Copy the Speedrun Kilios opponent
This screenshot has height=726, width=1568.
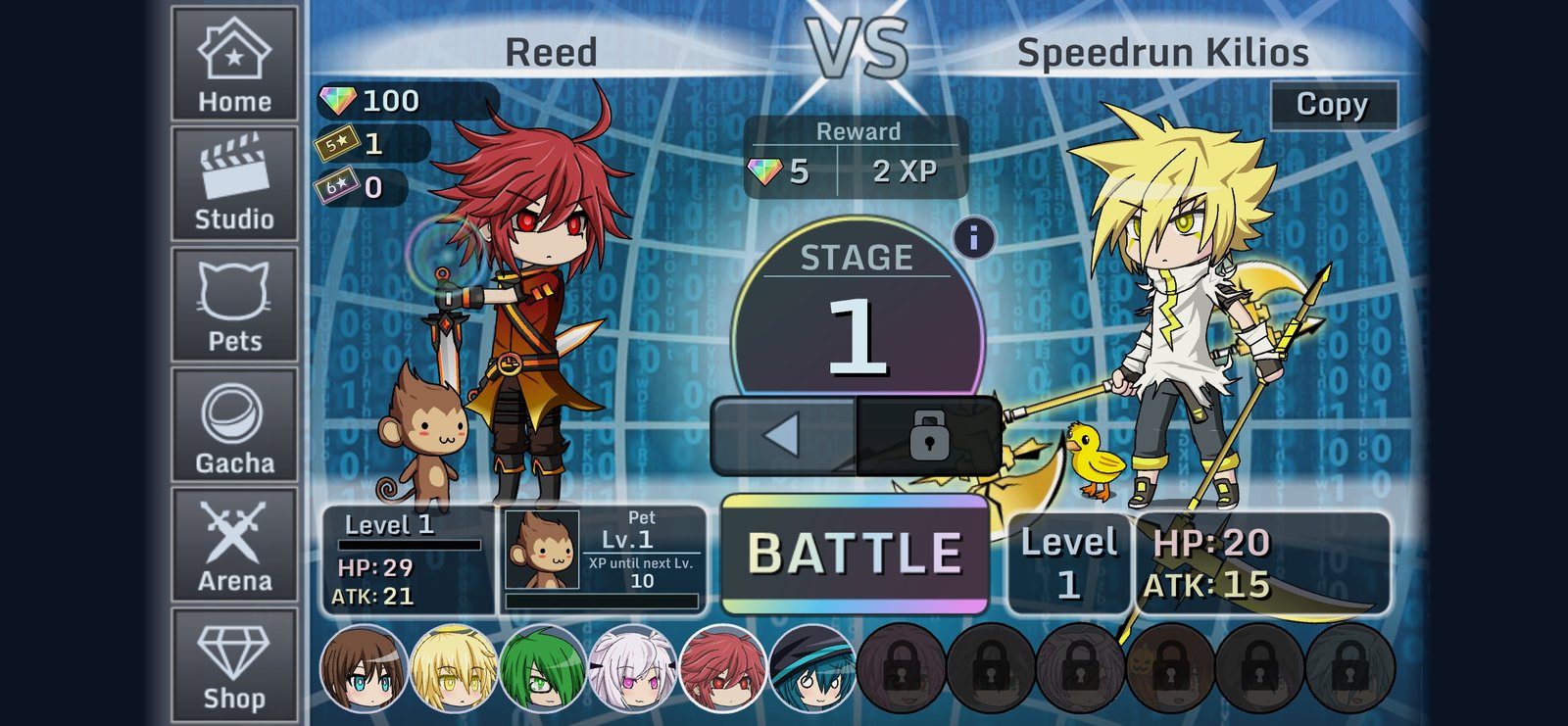point(1333,105)
